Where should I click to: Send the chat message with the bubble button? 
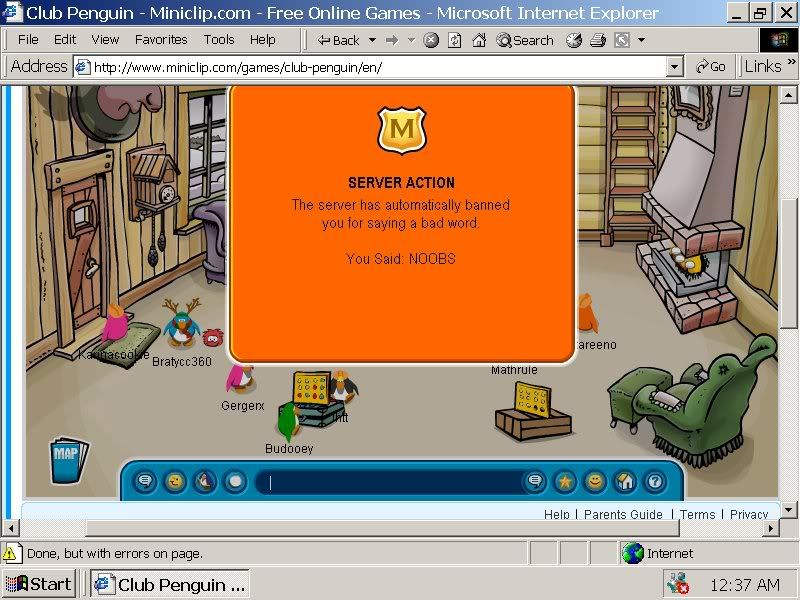point(535,481)
